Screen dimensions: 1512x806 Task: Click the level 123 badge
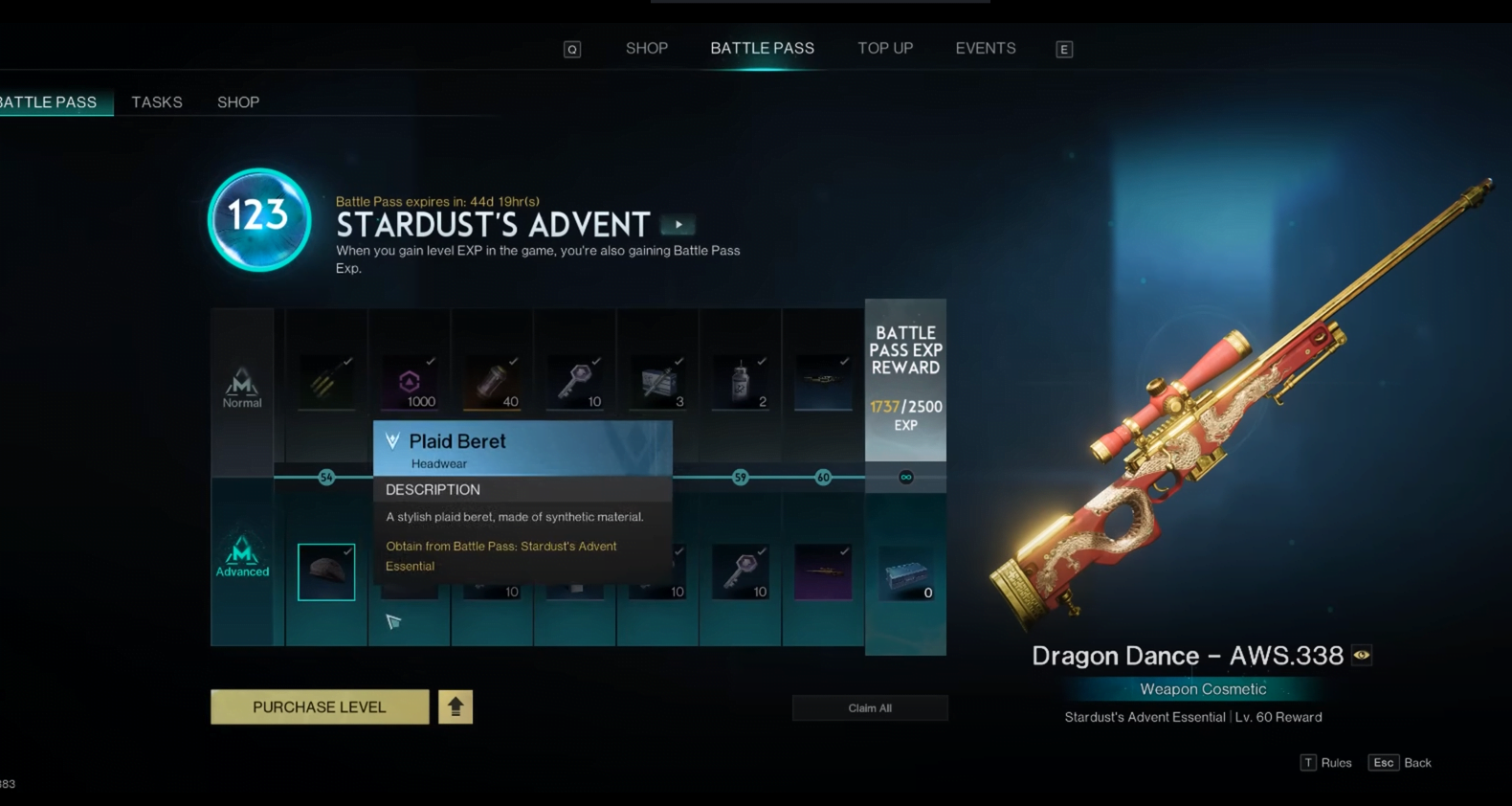point(256,218)
